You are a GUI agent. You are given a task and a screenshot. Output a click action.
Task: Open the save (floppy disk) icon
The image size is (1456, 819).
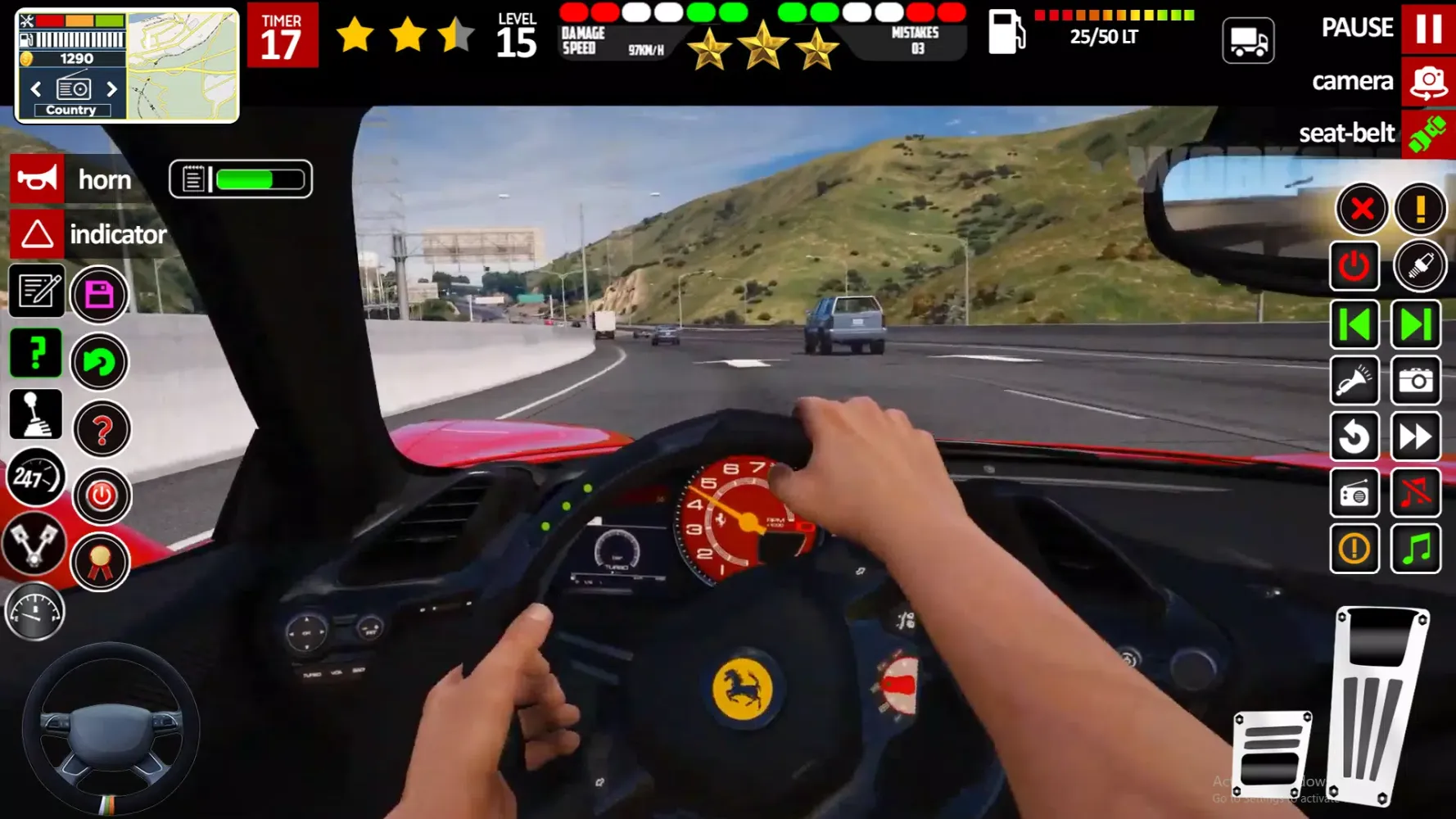point(99,295)
